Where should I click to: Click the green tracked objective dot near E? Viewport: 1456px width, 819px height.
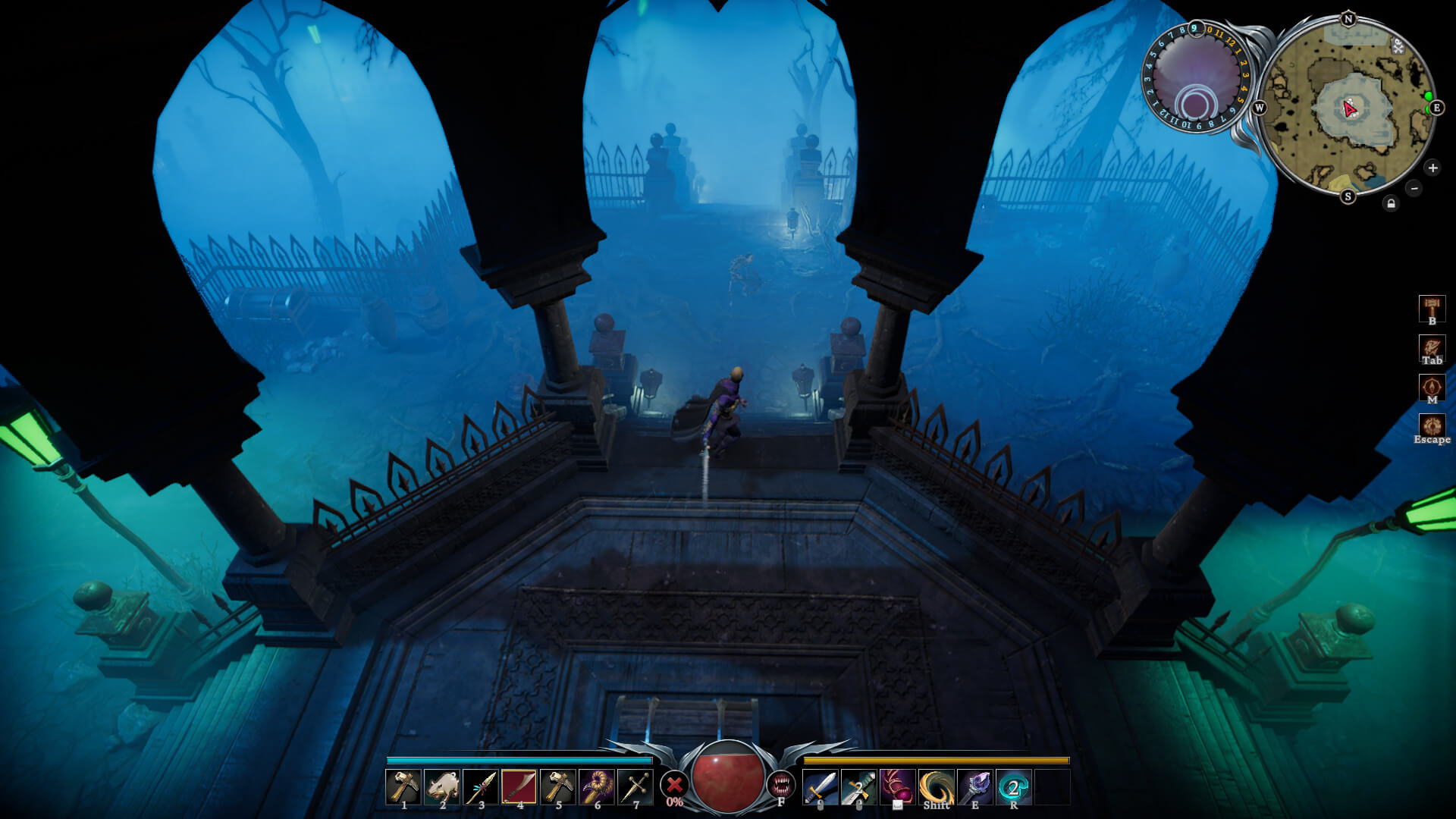click(x=1429, y=96)
